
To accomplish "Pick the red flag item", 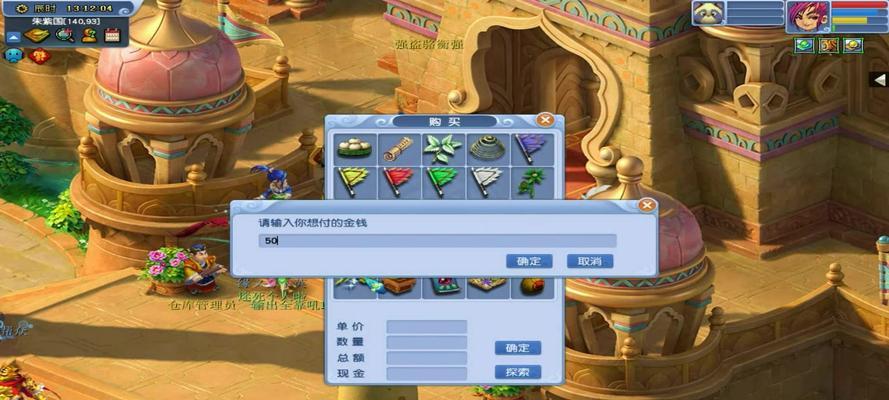I will (398, 180).
